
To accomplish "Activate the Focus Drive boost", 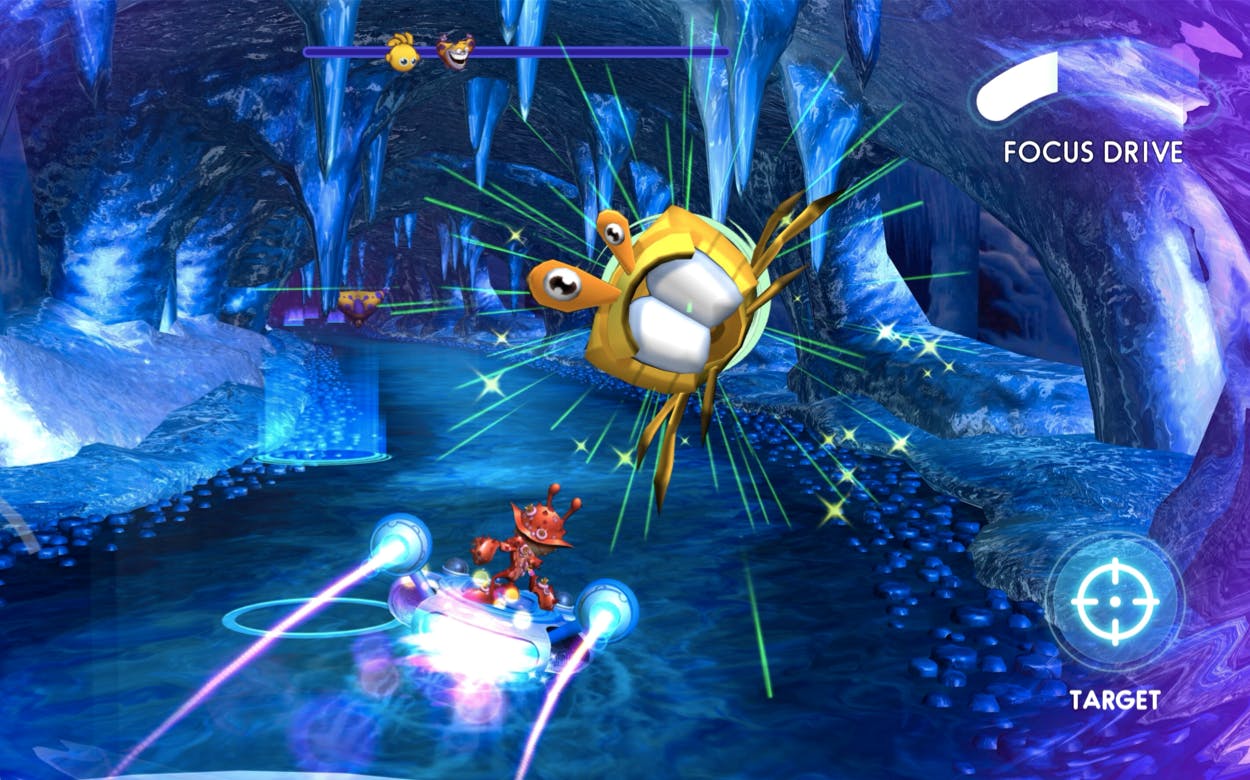I will pyautogui.click(x=1019, y=91).
